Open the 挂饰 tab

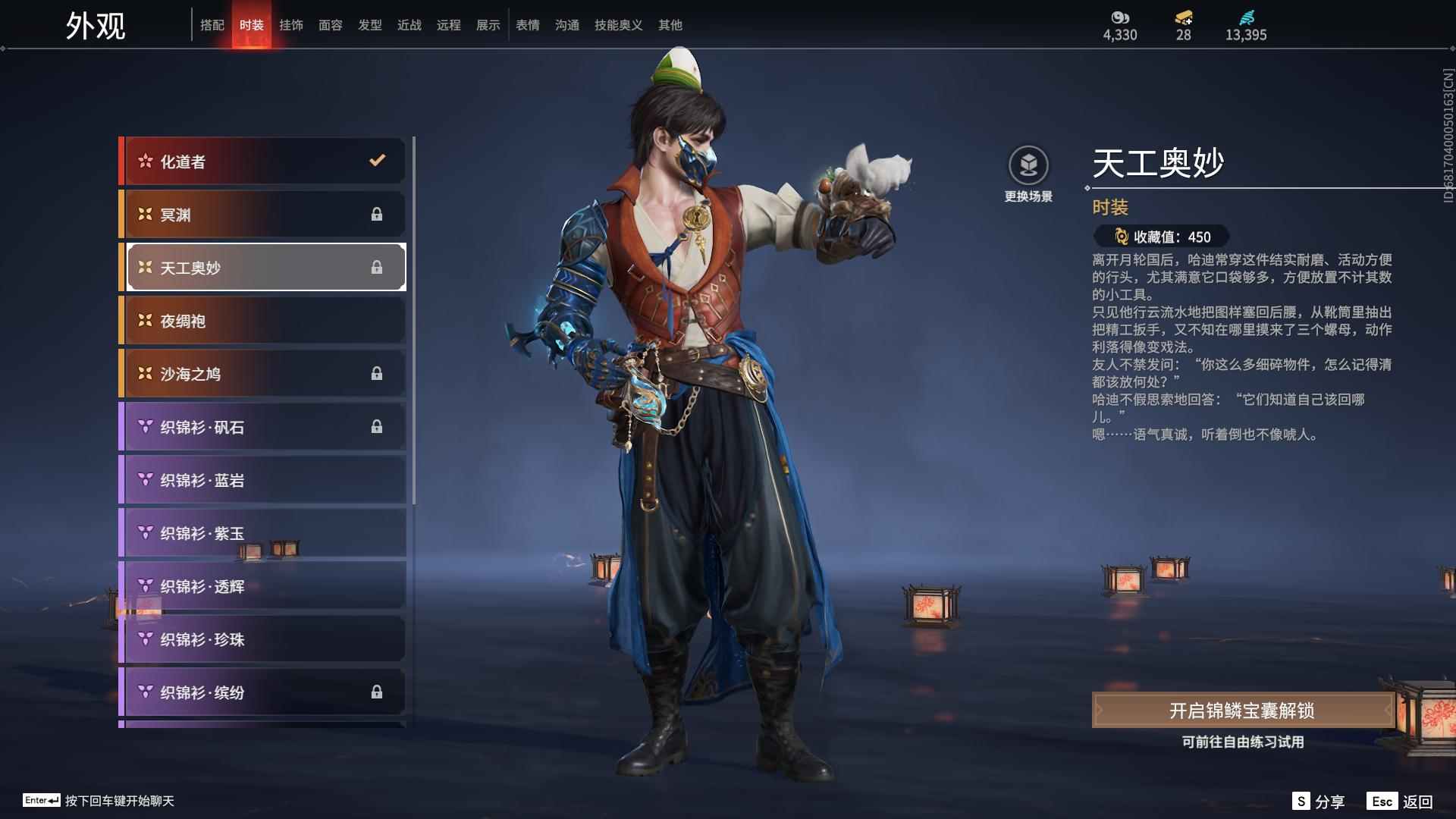pyautogui.click(x=291, y=25)
